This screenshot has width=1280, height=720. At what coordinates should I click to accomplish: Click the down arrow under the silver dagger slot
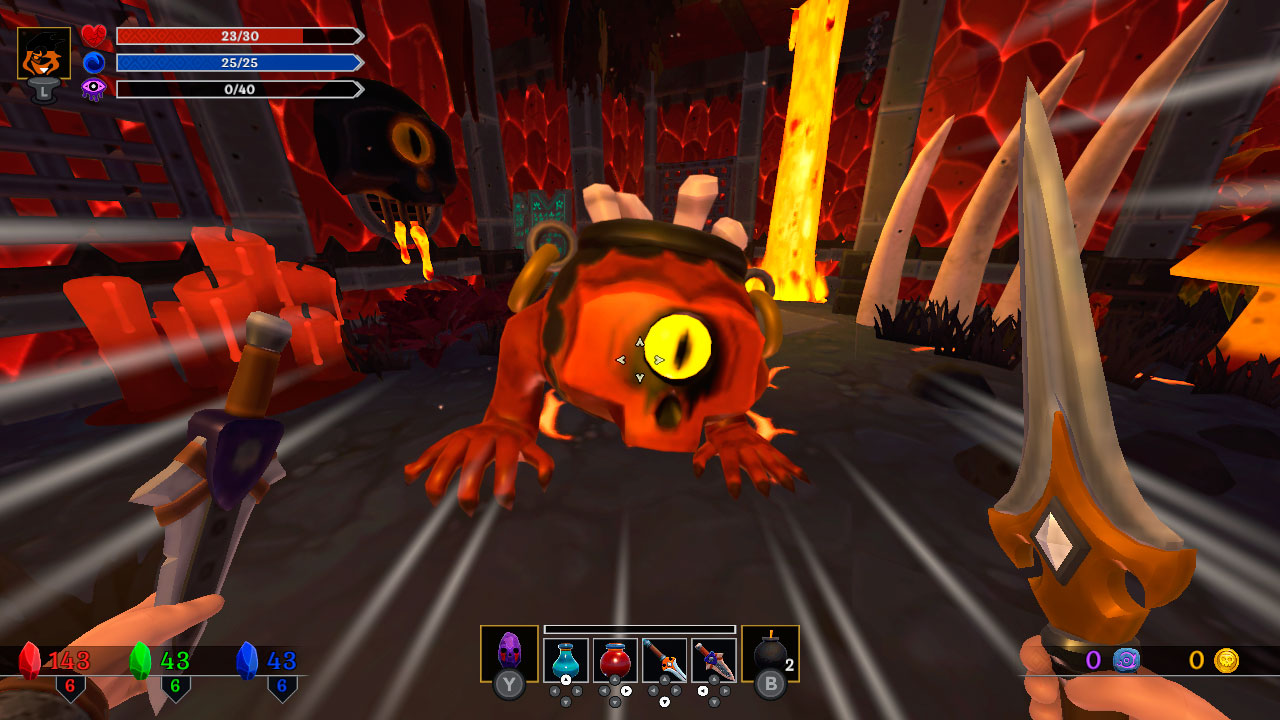664,701
